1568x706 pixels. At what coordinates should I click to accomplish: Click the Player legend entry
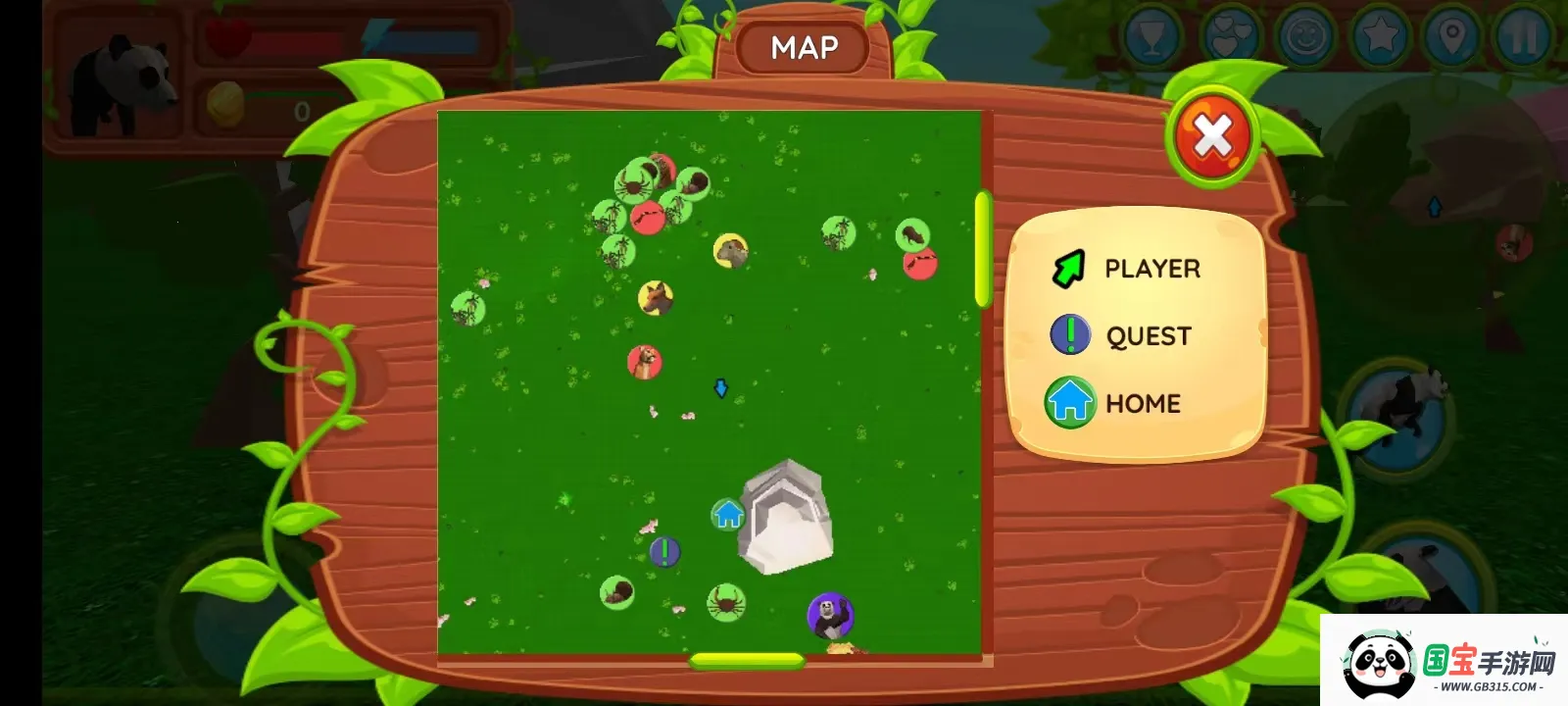1127,269
